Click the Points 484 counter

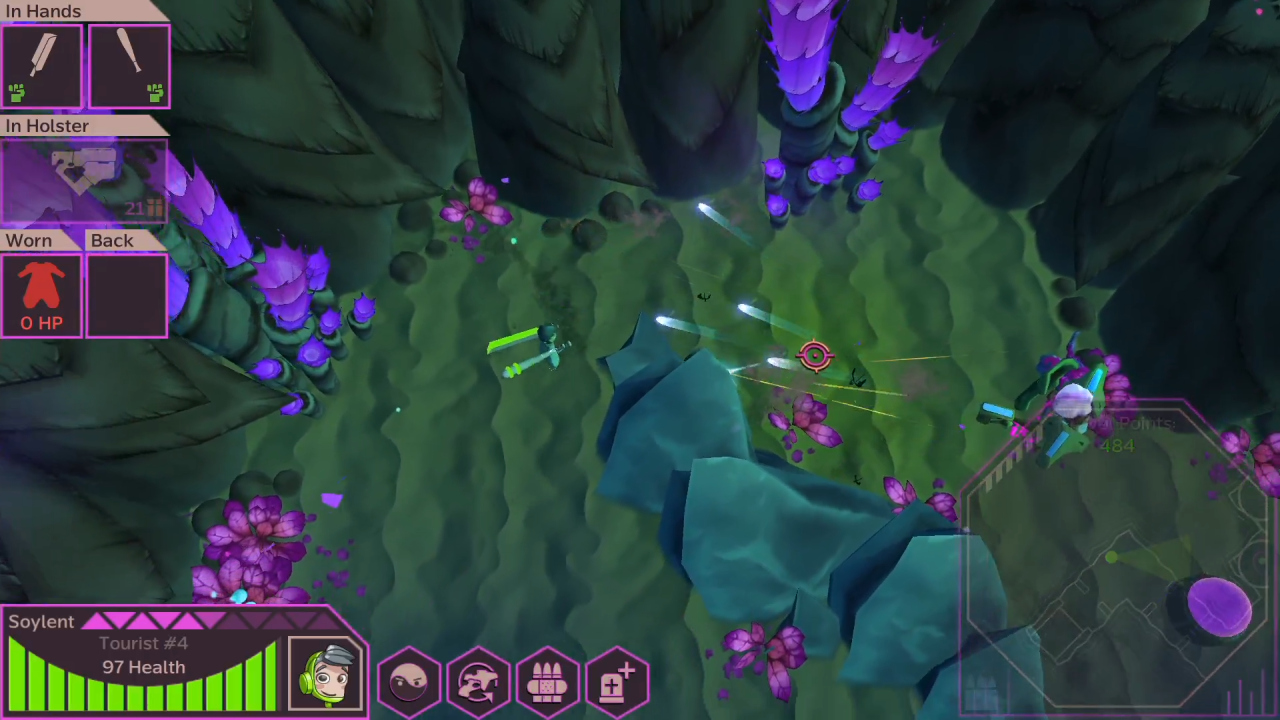pos(1127,435)
